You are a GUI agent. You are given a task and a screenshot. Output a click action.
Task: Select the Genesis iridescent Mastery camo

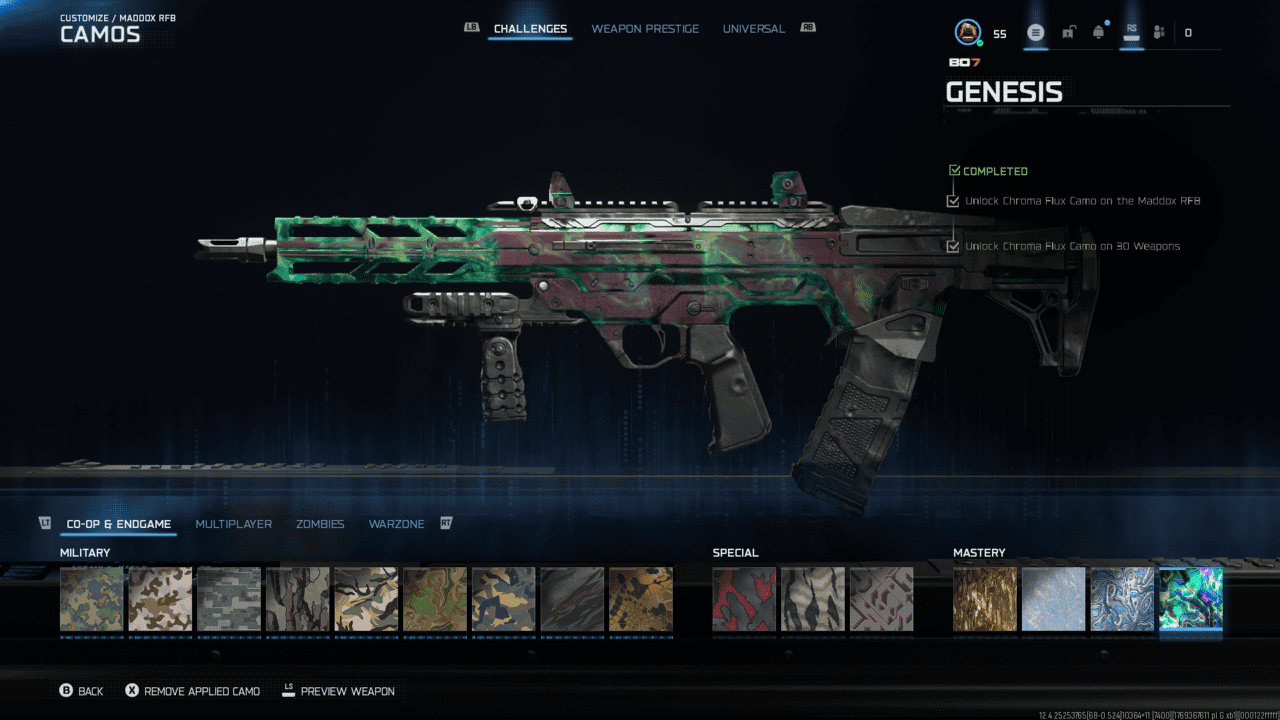[x=1190, y=599]
